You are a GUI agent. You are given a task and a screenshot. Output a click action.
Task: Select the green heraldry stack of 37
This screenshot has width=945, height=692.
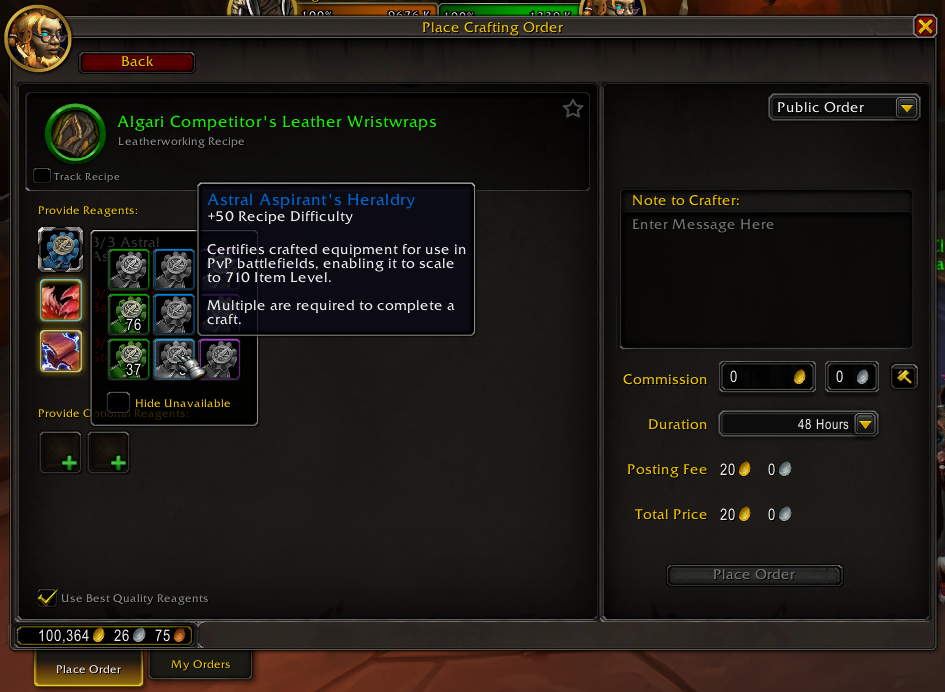click(130, 359)
